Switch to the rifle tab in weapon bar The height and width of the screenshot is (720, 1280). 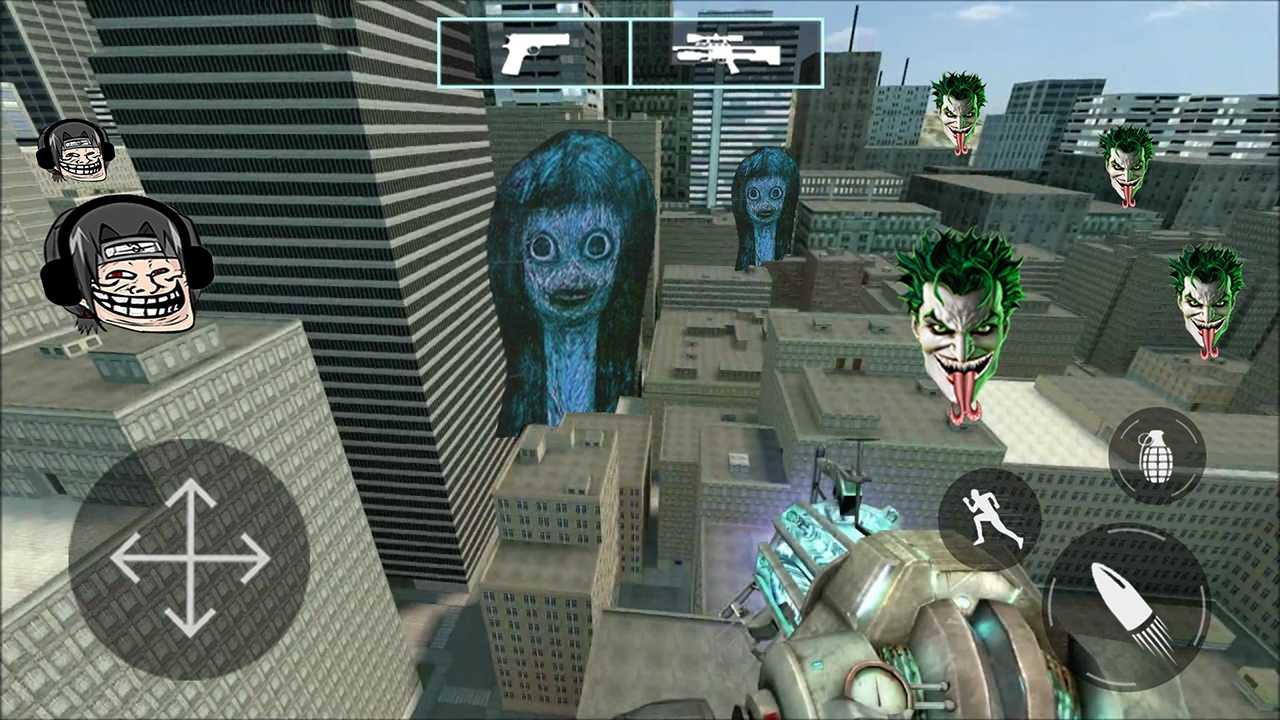[x=725, y=50]
